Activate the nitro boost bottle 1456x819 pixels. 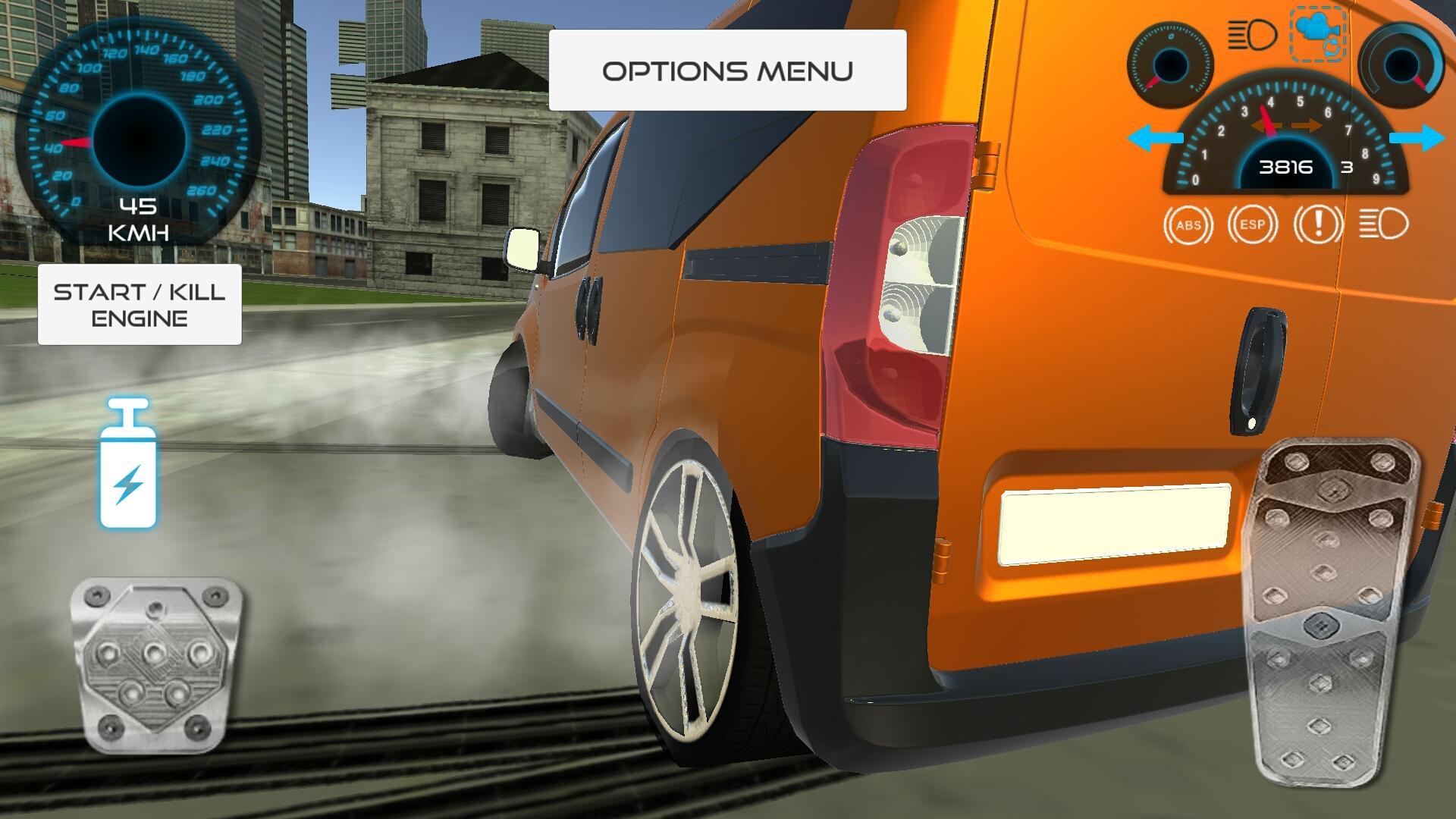click(129, 466)
